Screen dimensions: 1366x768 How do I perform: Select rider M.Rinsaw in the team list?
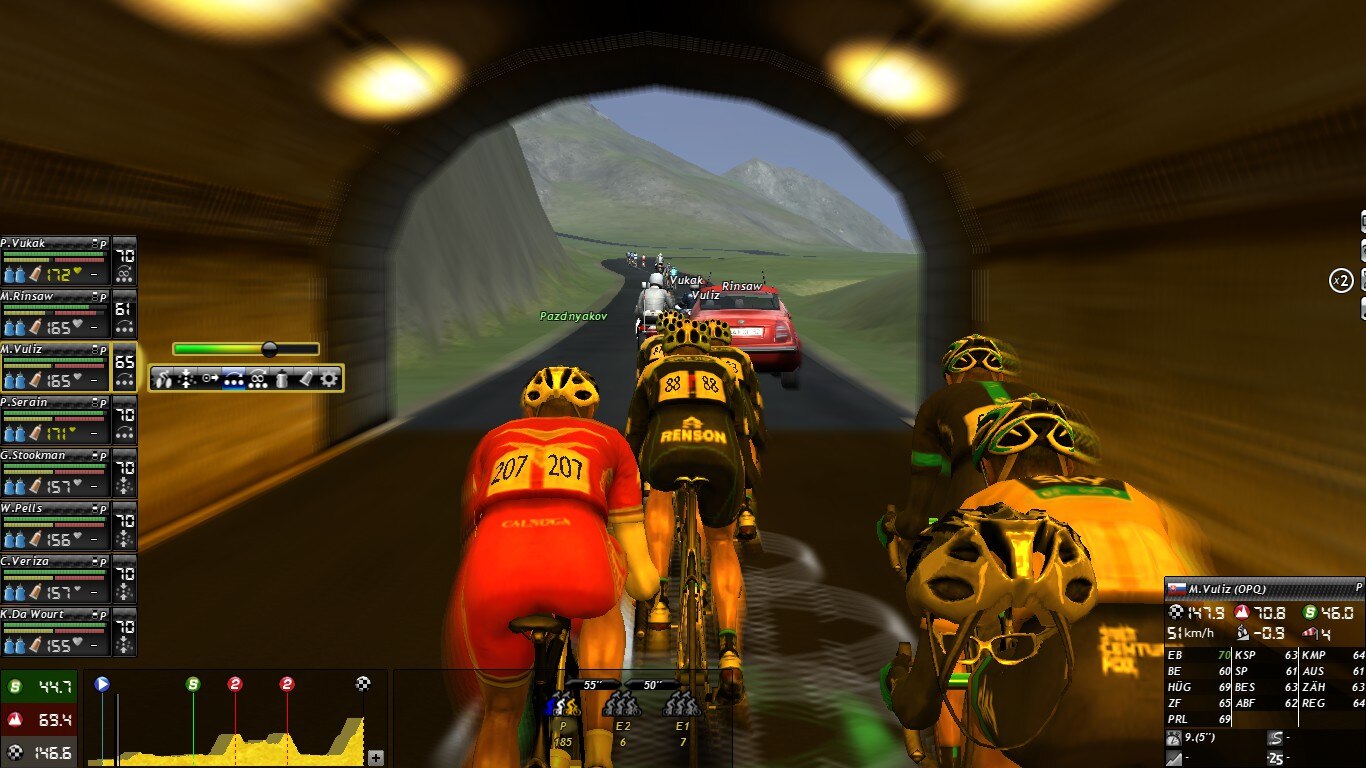pyautogui.click(x=54, y=313)
